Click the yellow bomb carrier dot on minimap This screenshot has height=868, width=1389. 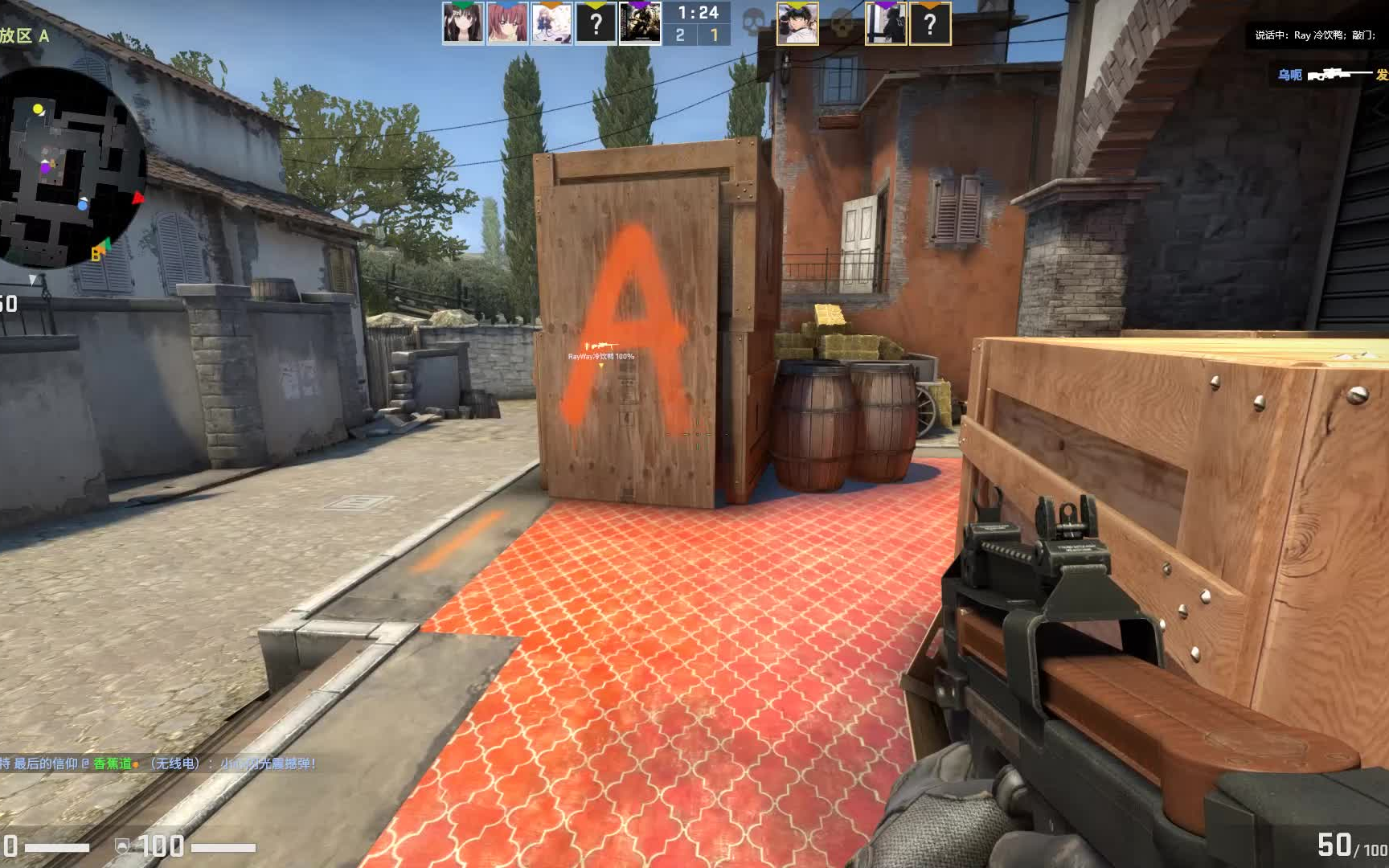coord(38,108)
